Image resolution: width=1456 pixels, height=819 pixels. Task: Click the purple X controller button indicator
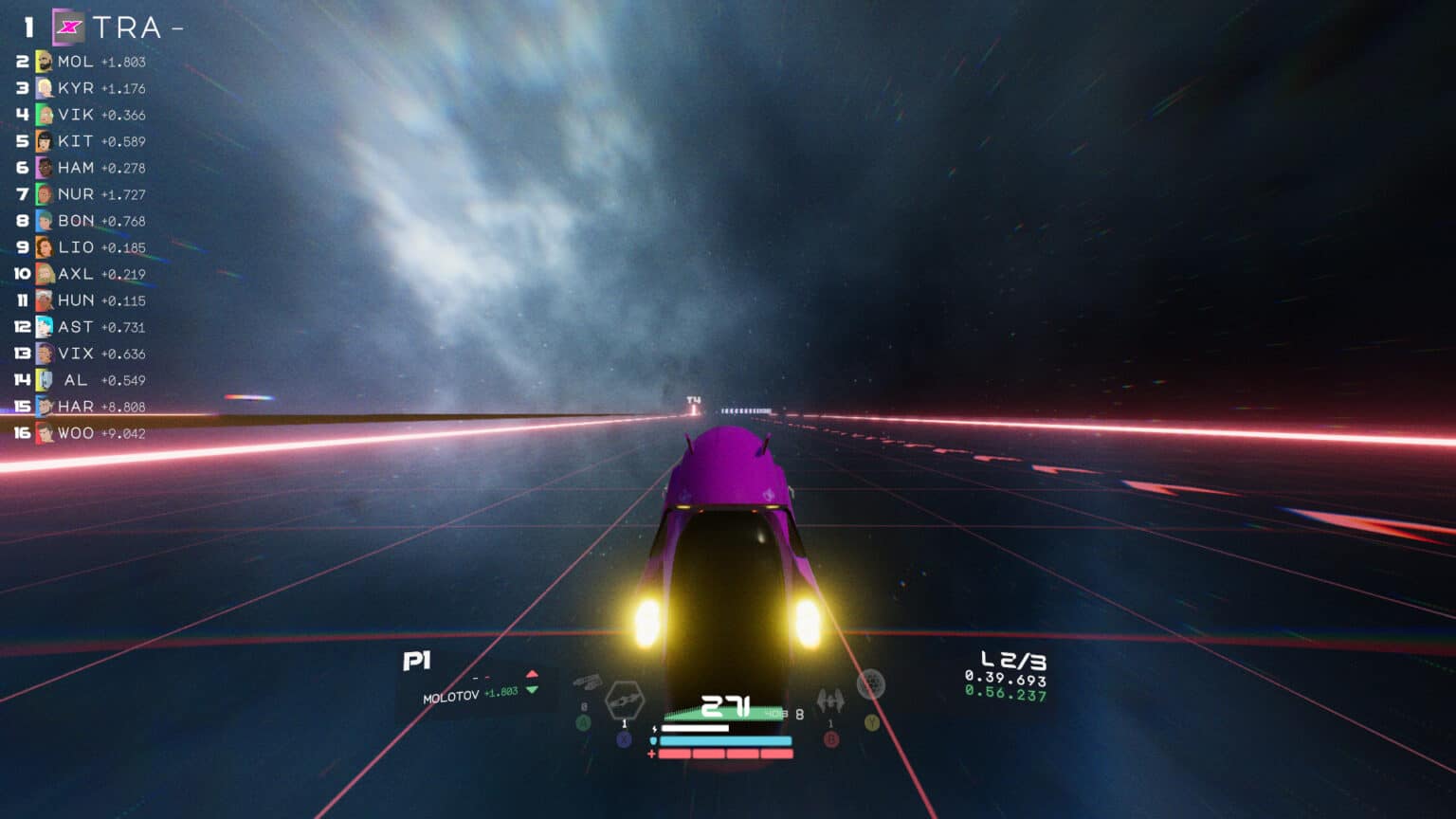click(623, 739)
